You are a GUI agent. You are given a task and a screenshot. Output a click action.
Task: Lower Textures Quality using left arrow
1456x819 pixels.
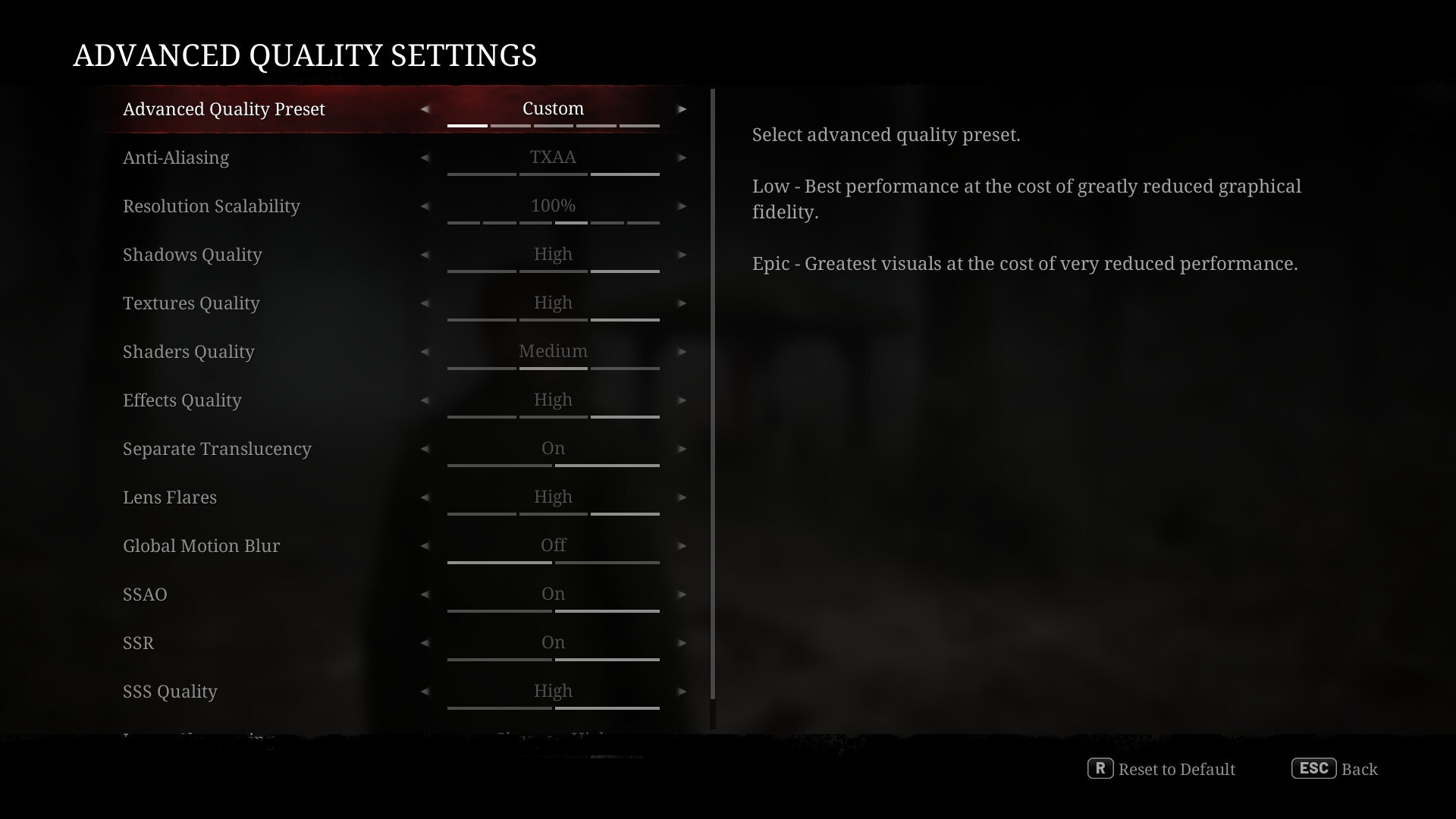(x=425, y=303)
